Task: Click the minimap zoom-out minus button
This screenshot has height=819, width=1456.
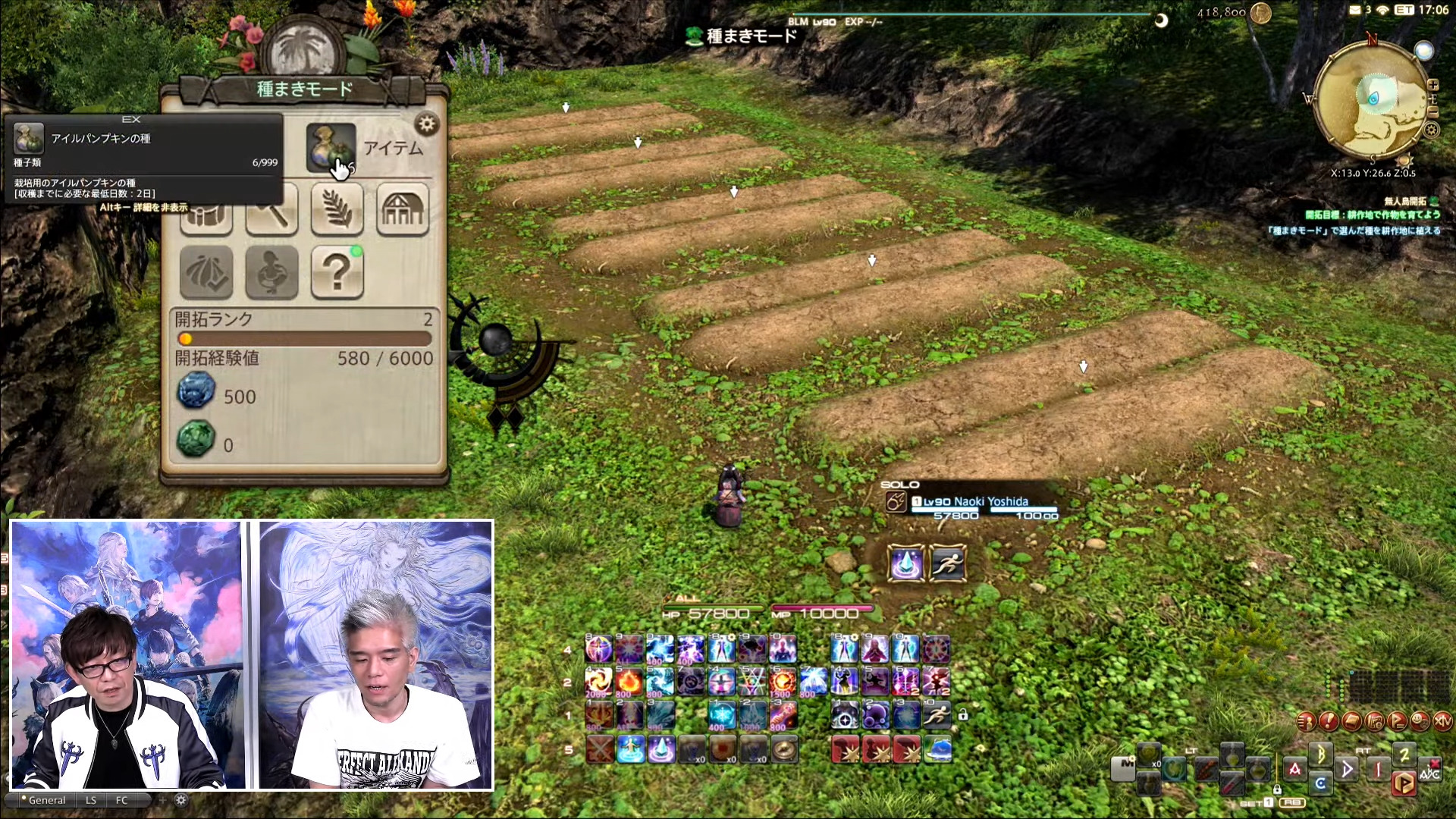Action: [x=1432, y=111]
